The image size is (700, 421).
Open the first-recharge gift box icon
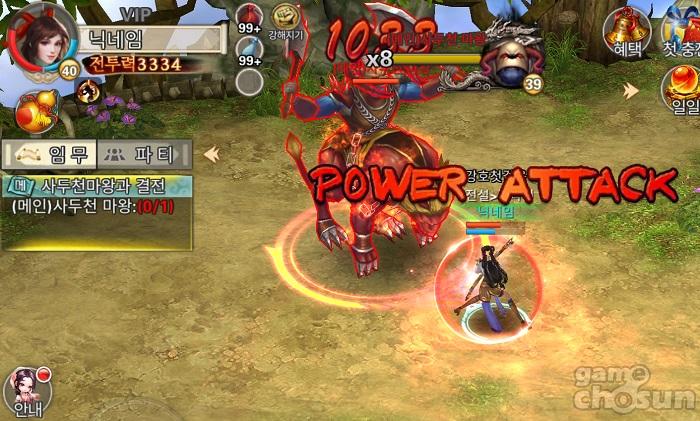683,27
